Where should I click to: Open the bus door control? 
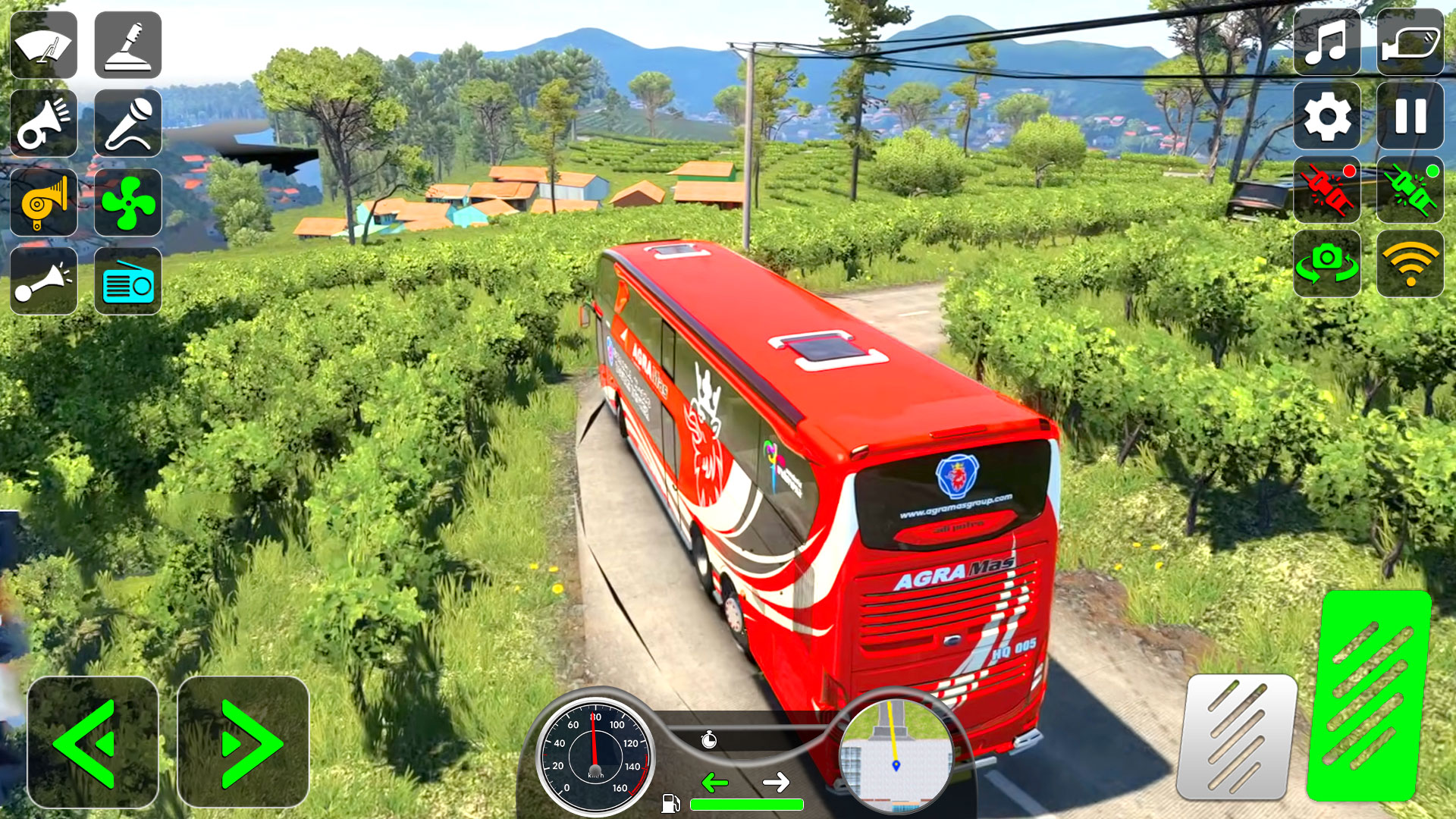(x=1410, y=42)
